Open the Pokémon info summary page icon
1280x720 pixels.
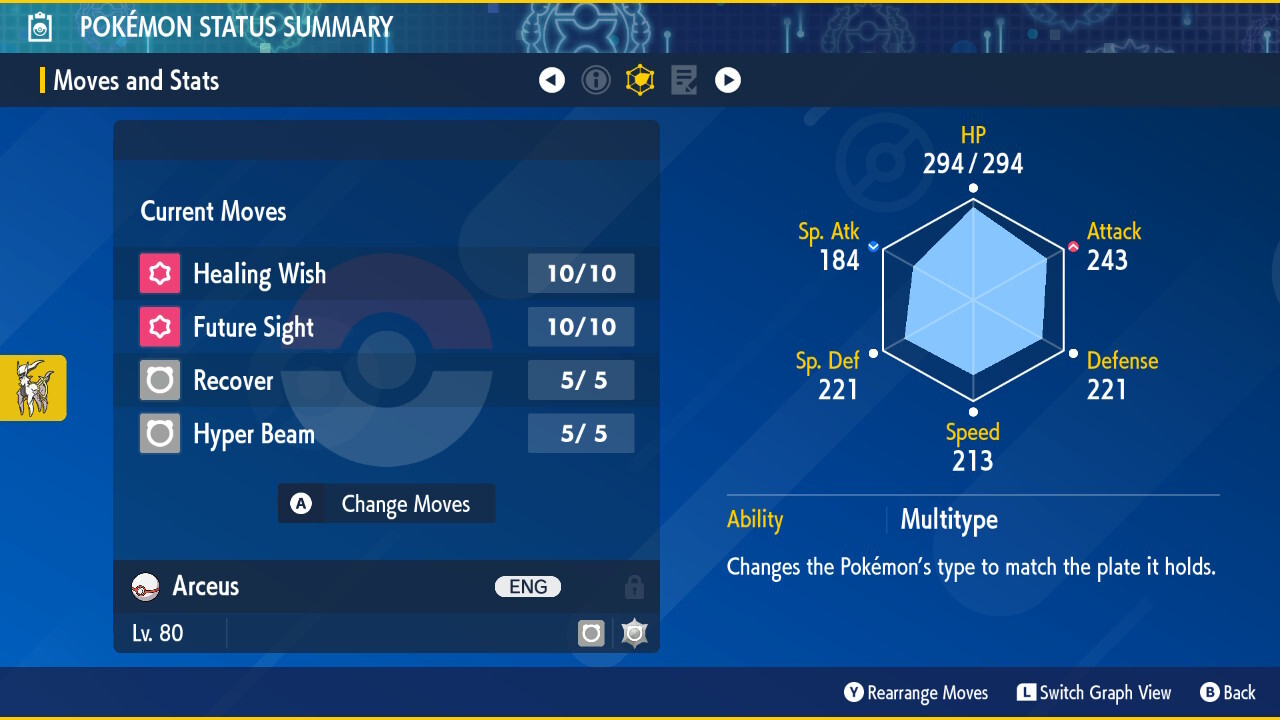click(596, 80)
